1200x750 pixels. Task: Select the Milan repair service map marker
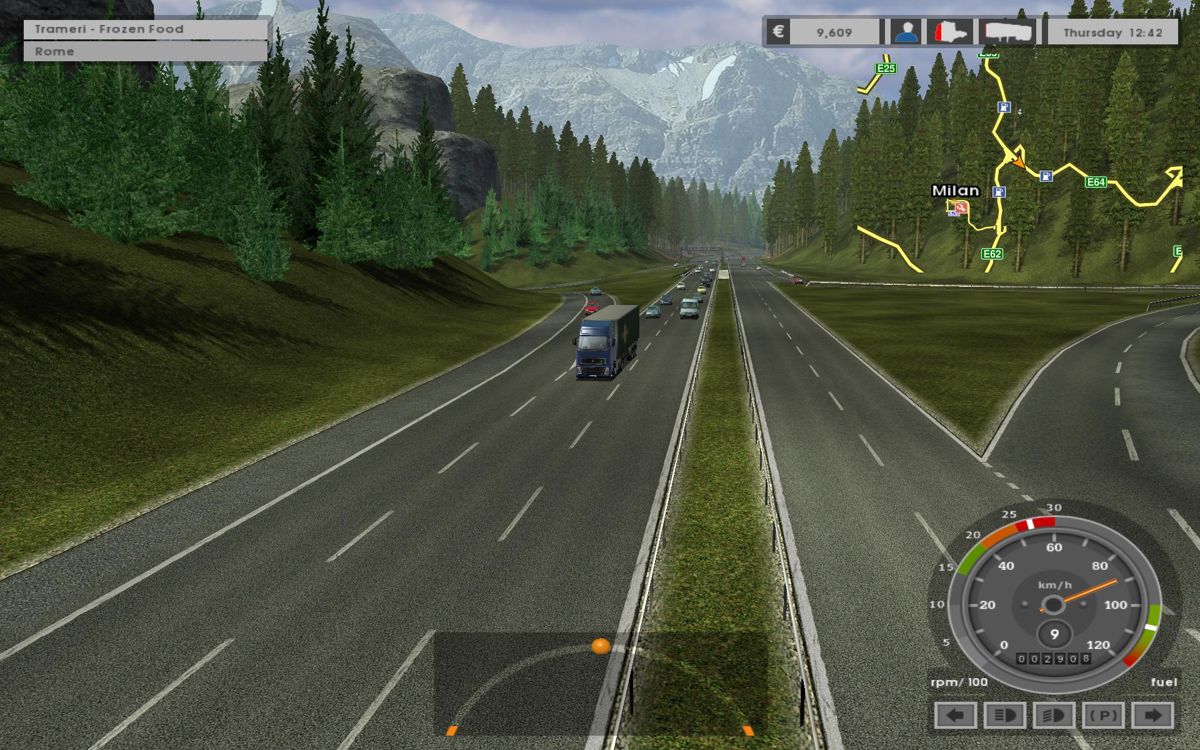tap(960, 207)
